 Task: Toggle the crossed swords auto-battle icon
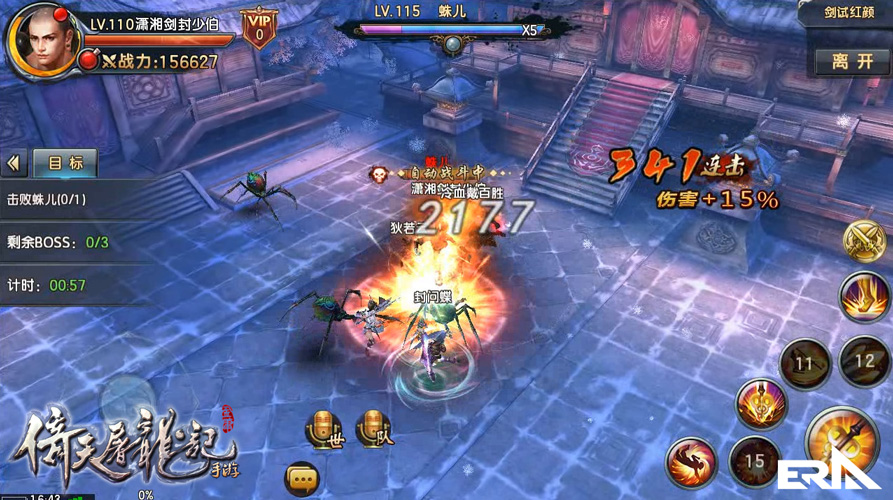(x=863, y=241)
